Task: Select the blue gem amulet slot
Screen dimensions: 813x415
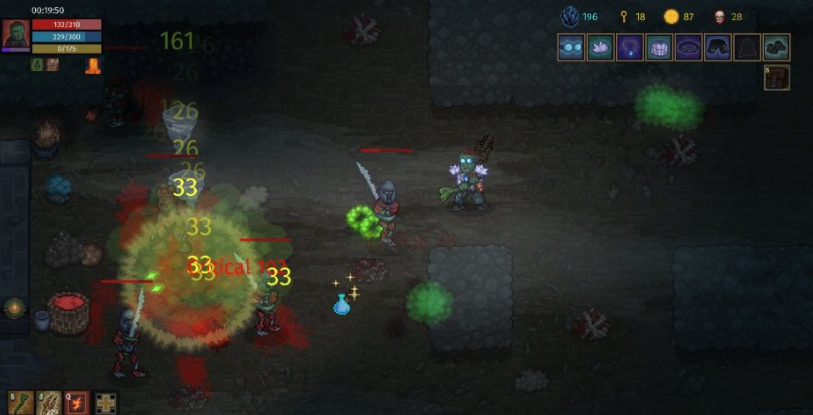Action: click(x=629, y=47)
